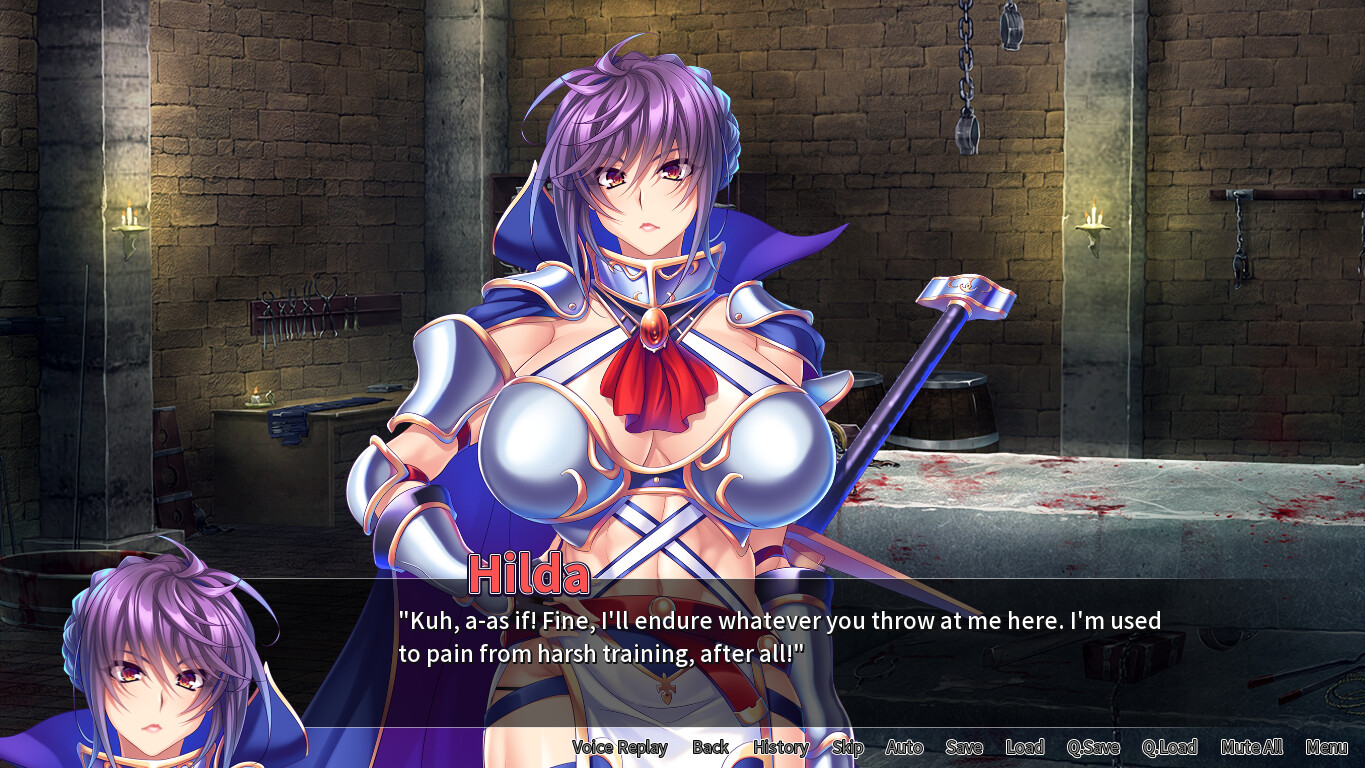Mute All game audio

(1252, 747)
